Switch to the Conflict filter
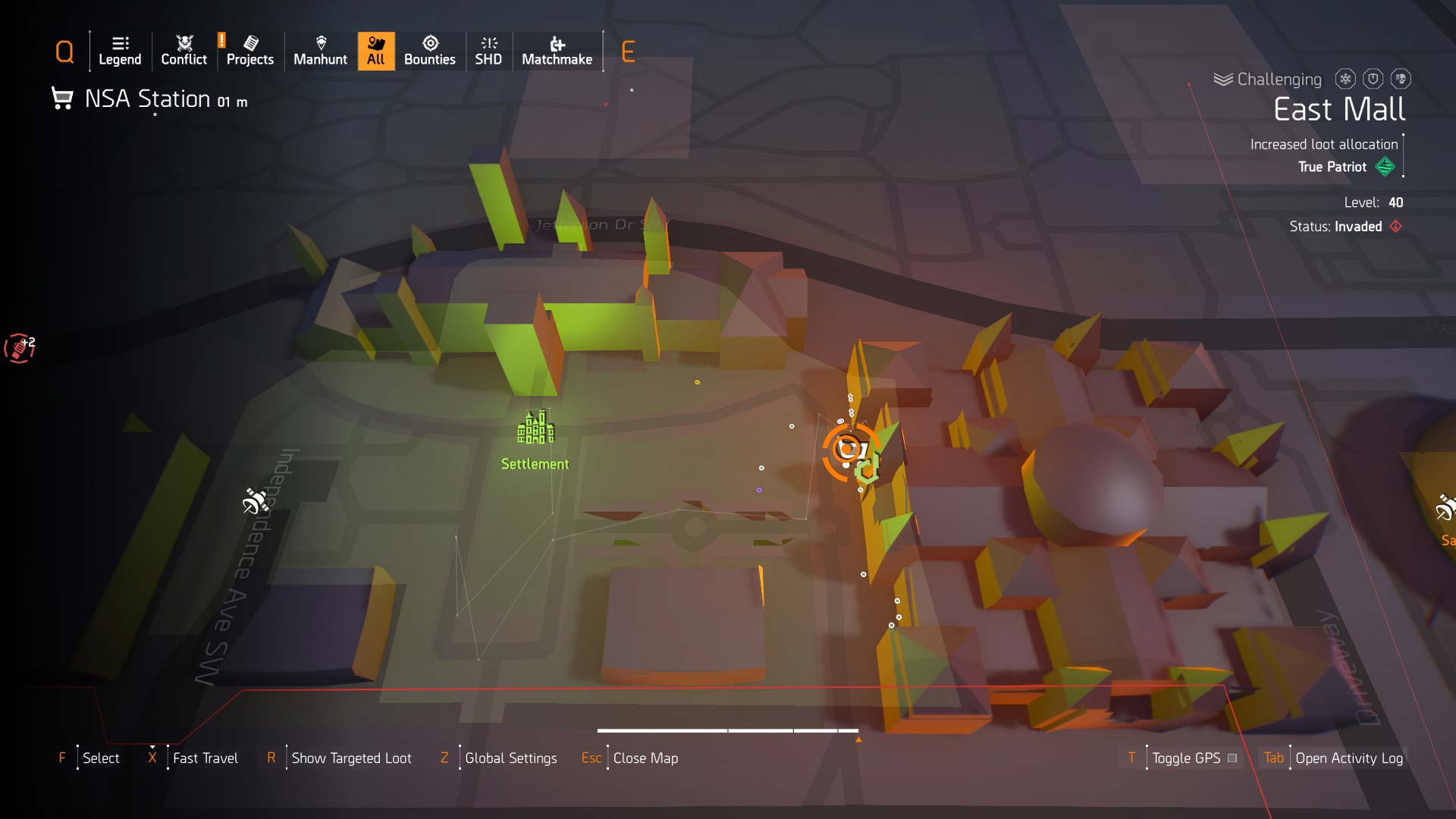Viewport: 1456px width, 819px height. (184, 51)
